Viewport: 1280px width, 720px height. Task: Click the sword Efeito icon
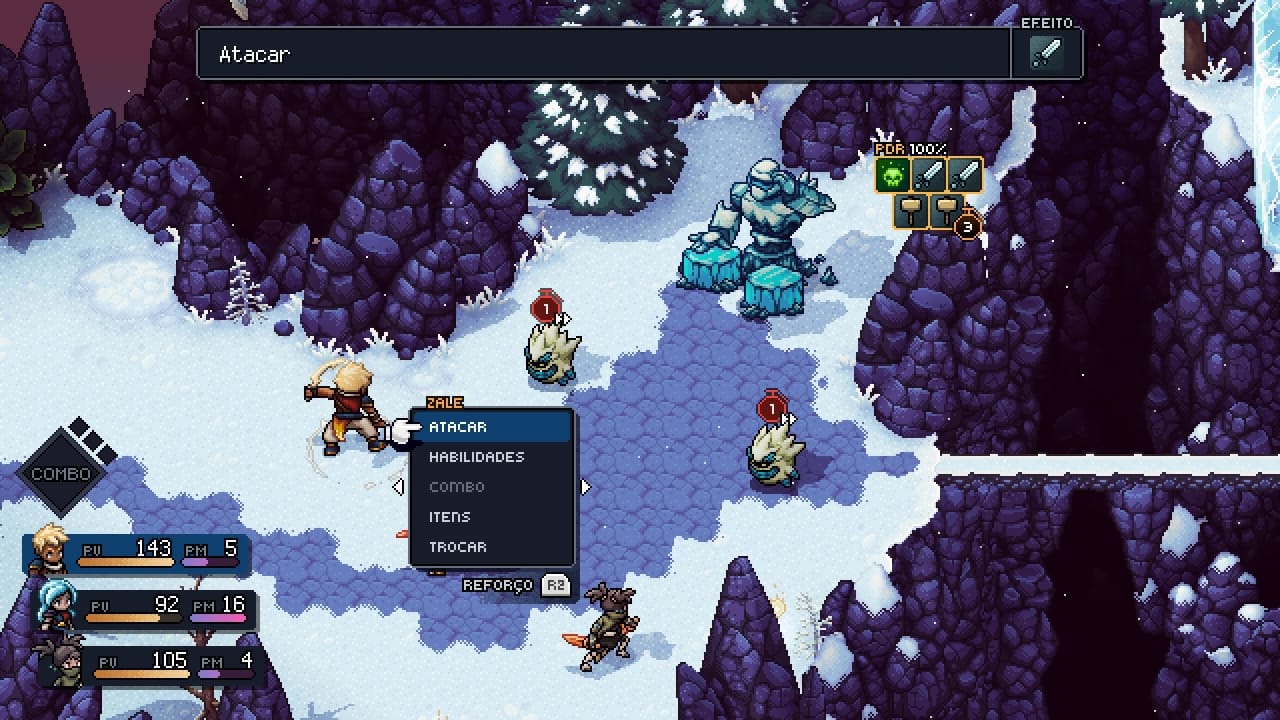pos(1046,53)
